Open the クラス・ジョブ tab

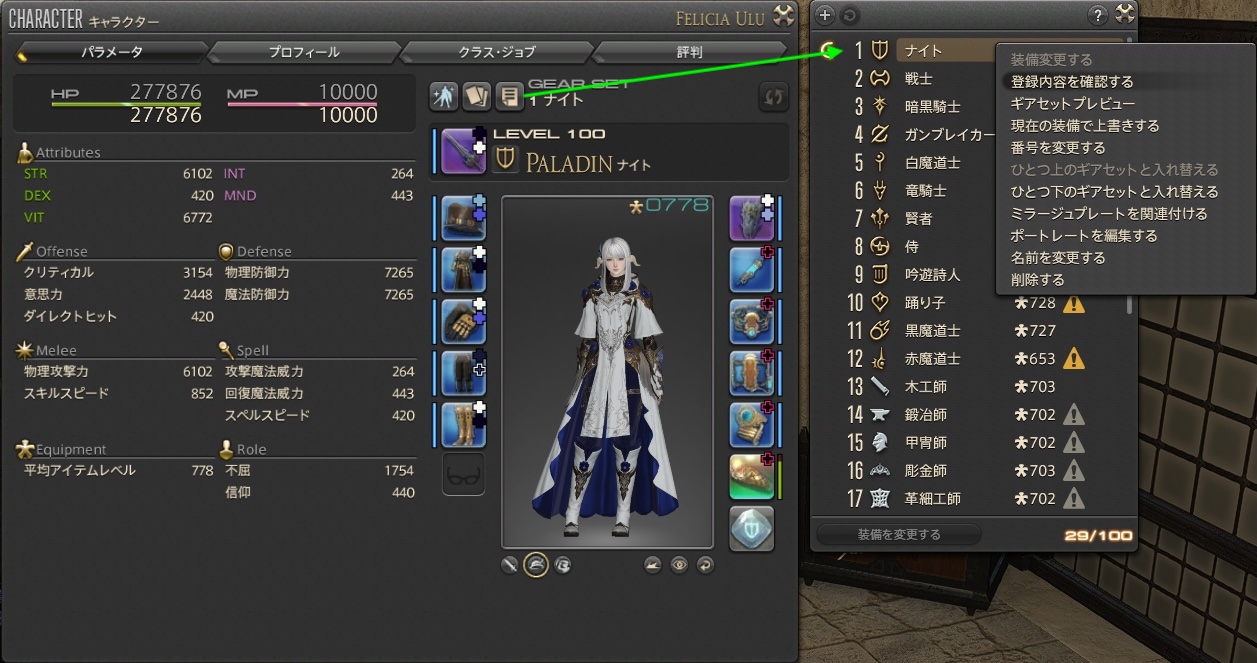(x=496, y=52)
